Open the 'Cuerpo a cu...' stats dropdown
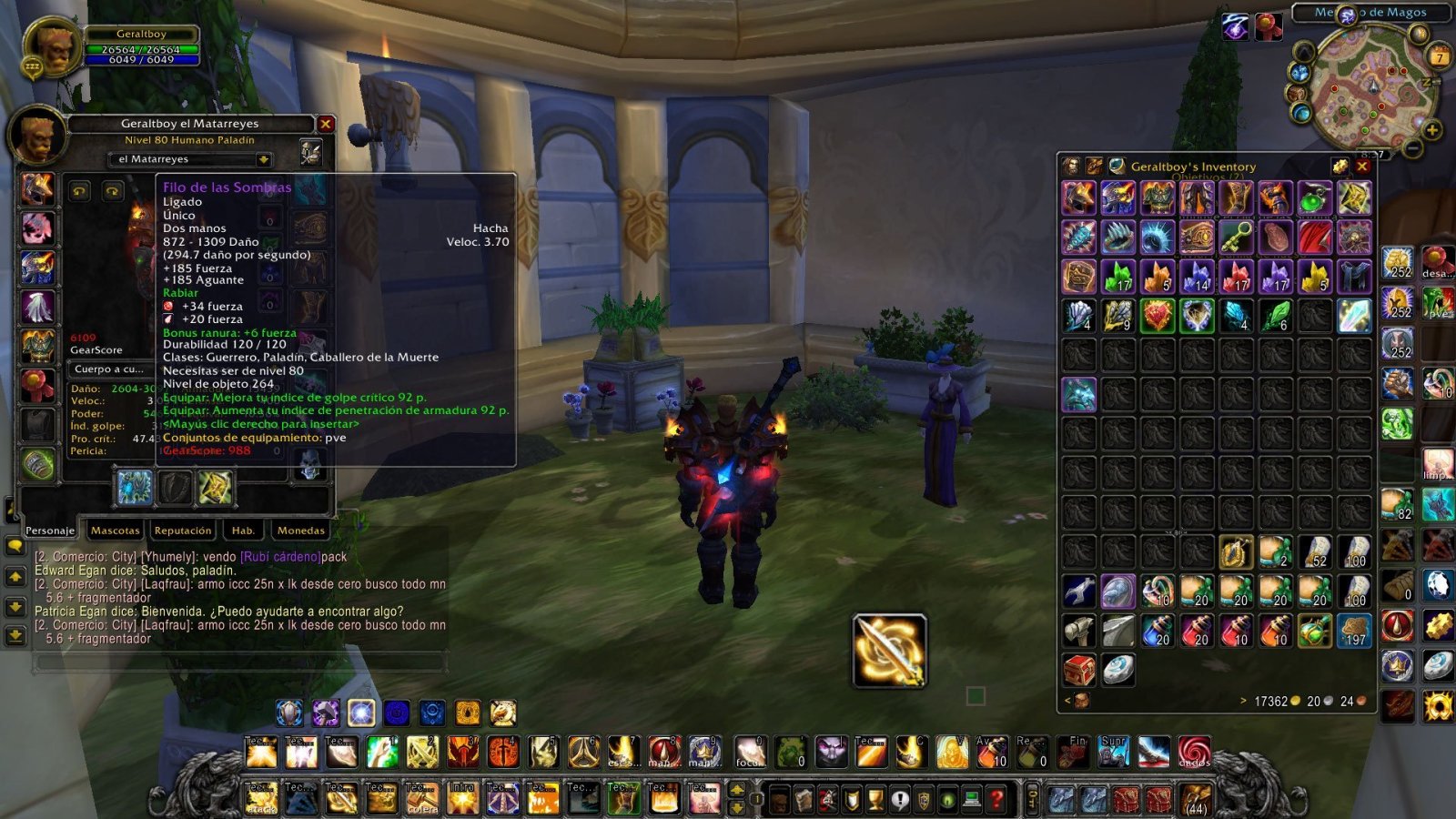The height and width of the screenshot is (819, 1456). click(x=109, y=369)
